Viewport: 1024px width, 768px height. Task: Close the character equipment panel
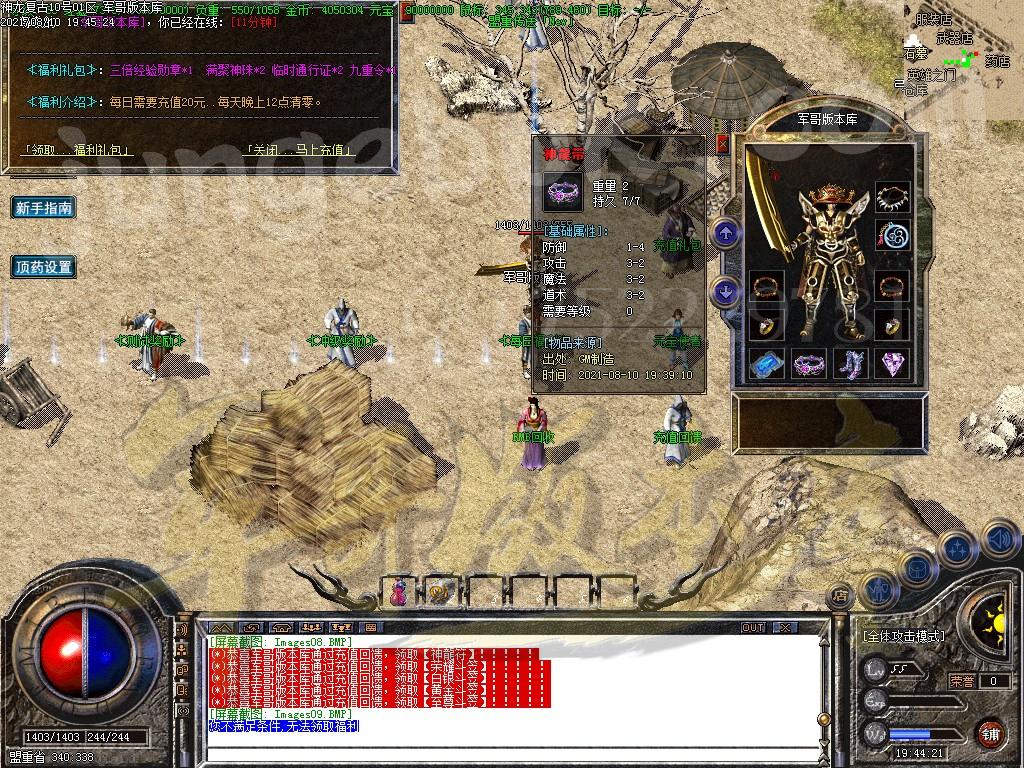pyautogui.click(x=723, y=144)
